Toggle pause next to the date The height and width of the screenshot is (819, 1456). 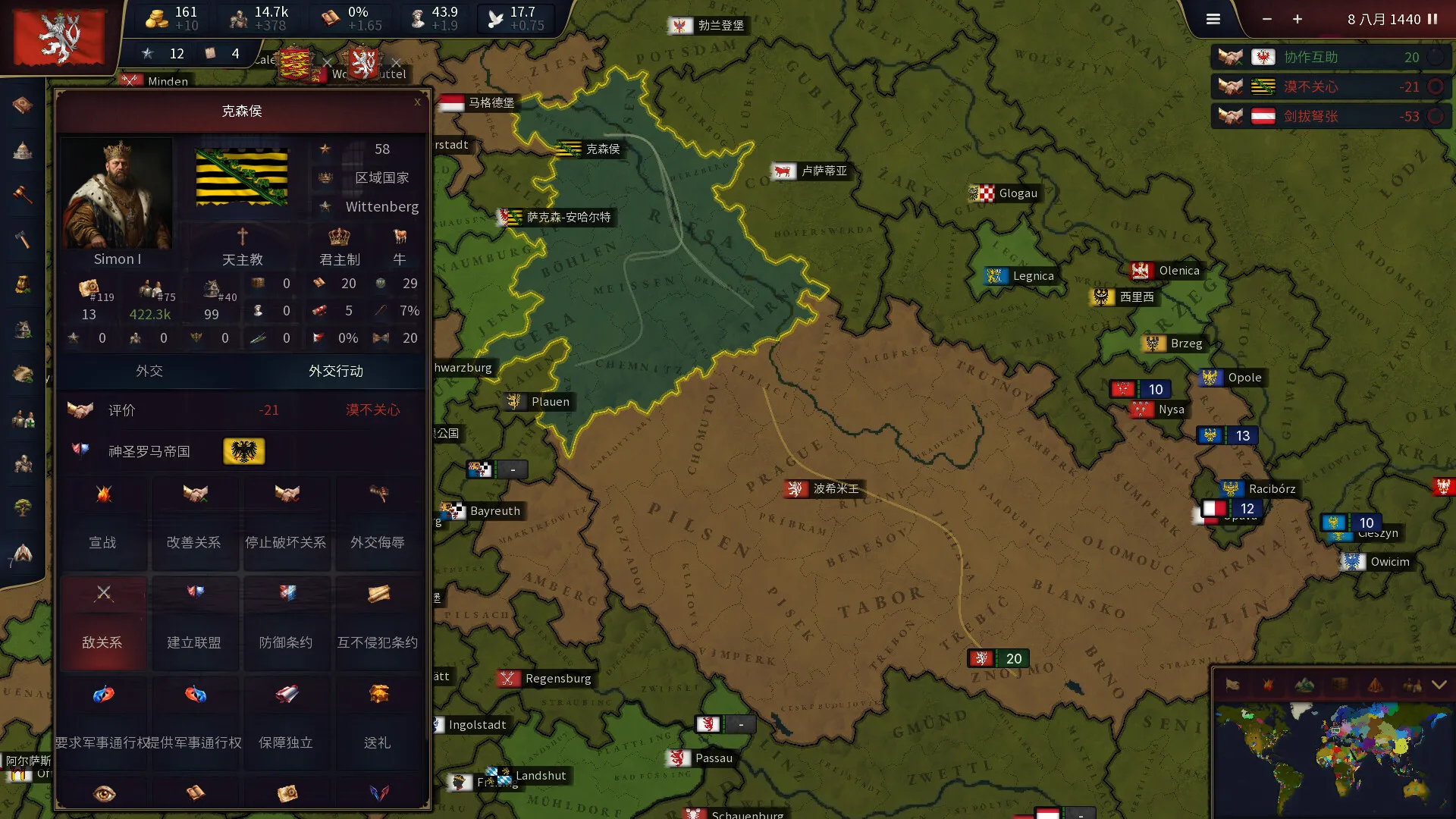pyautogui.click(x=1432, y=19)
